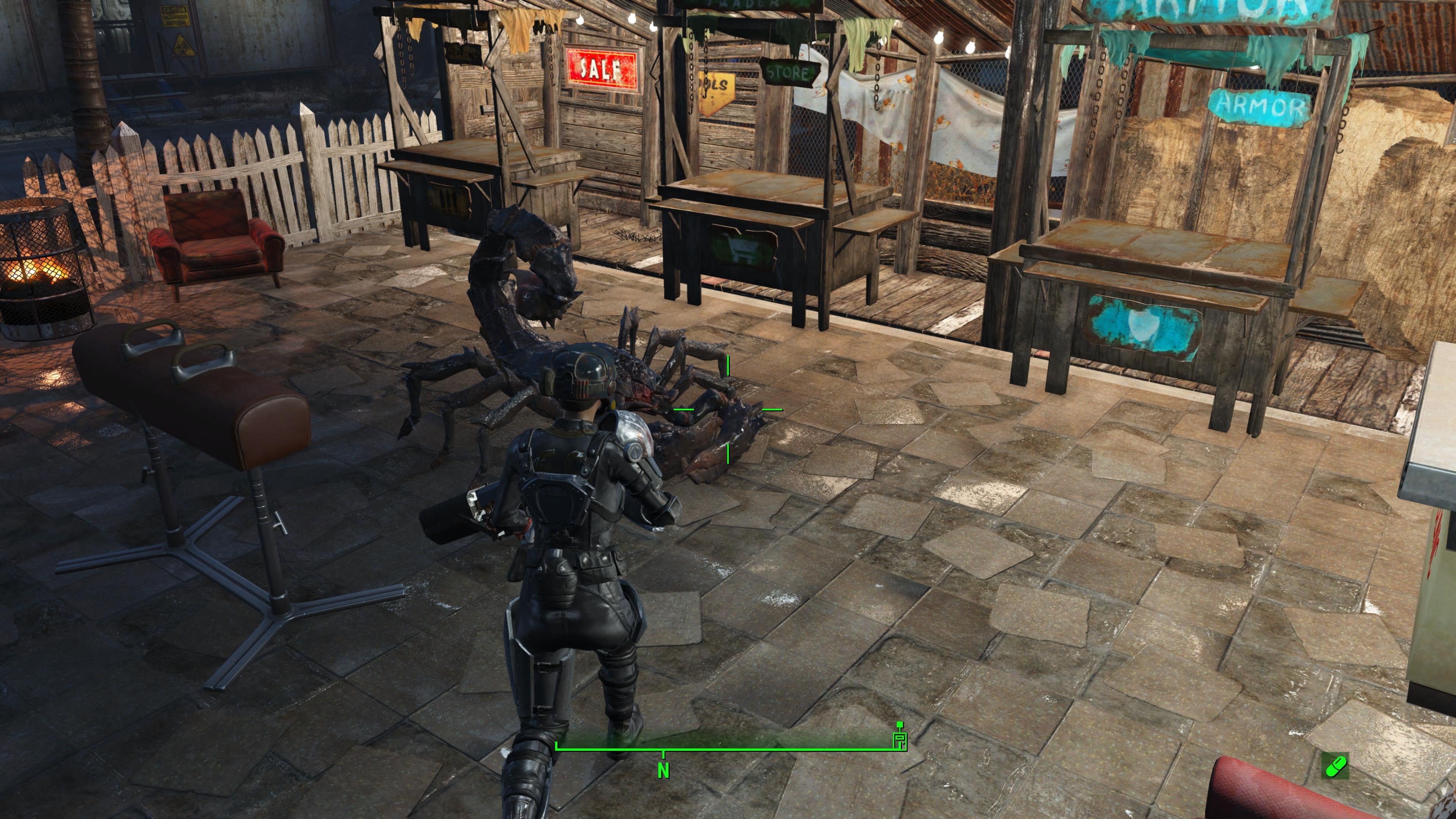The width and height of the screenshot is (1456, 819).
Task: Click the green pill status icon
Action: pyautogui.click(x=1335, y=766)
